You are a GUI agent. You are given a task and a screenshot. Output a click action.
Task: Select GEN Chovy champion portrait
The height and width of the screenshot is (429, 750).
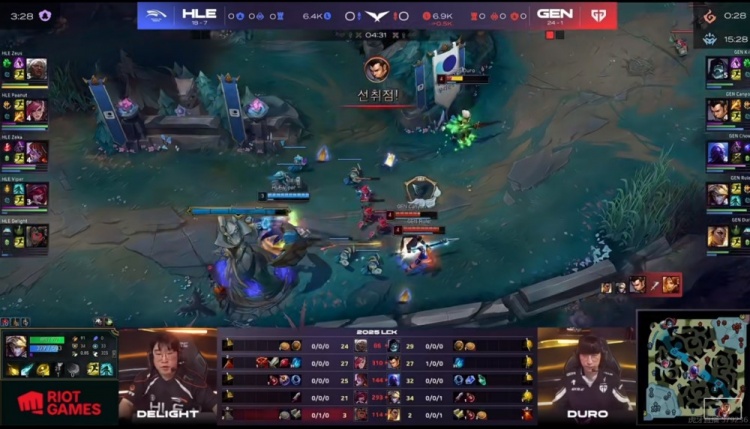[x=717, y=152]
